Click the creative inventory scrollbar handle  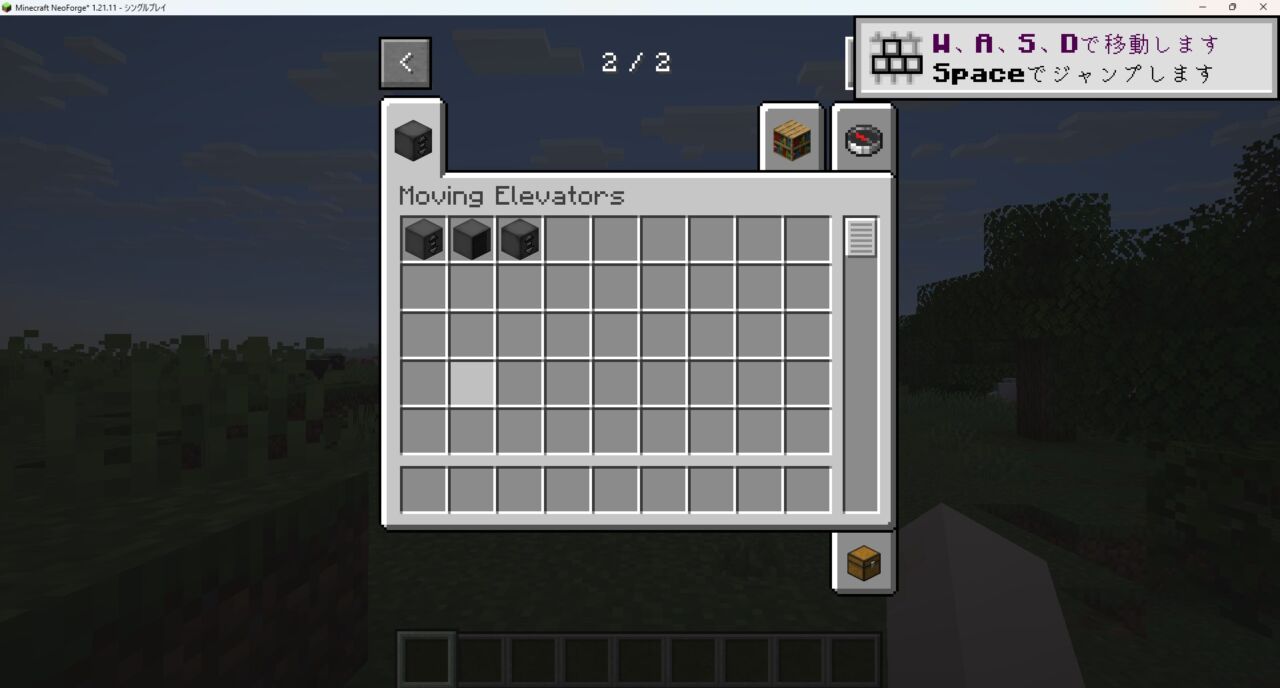[861, 238]
